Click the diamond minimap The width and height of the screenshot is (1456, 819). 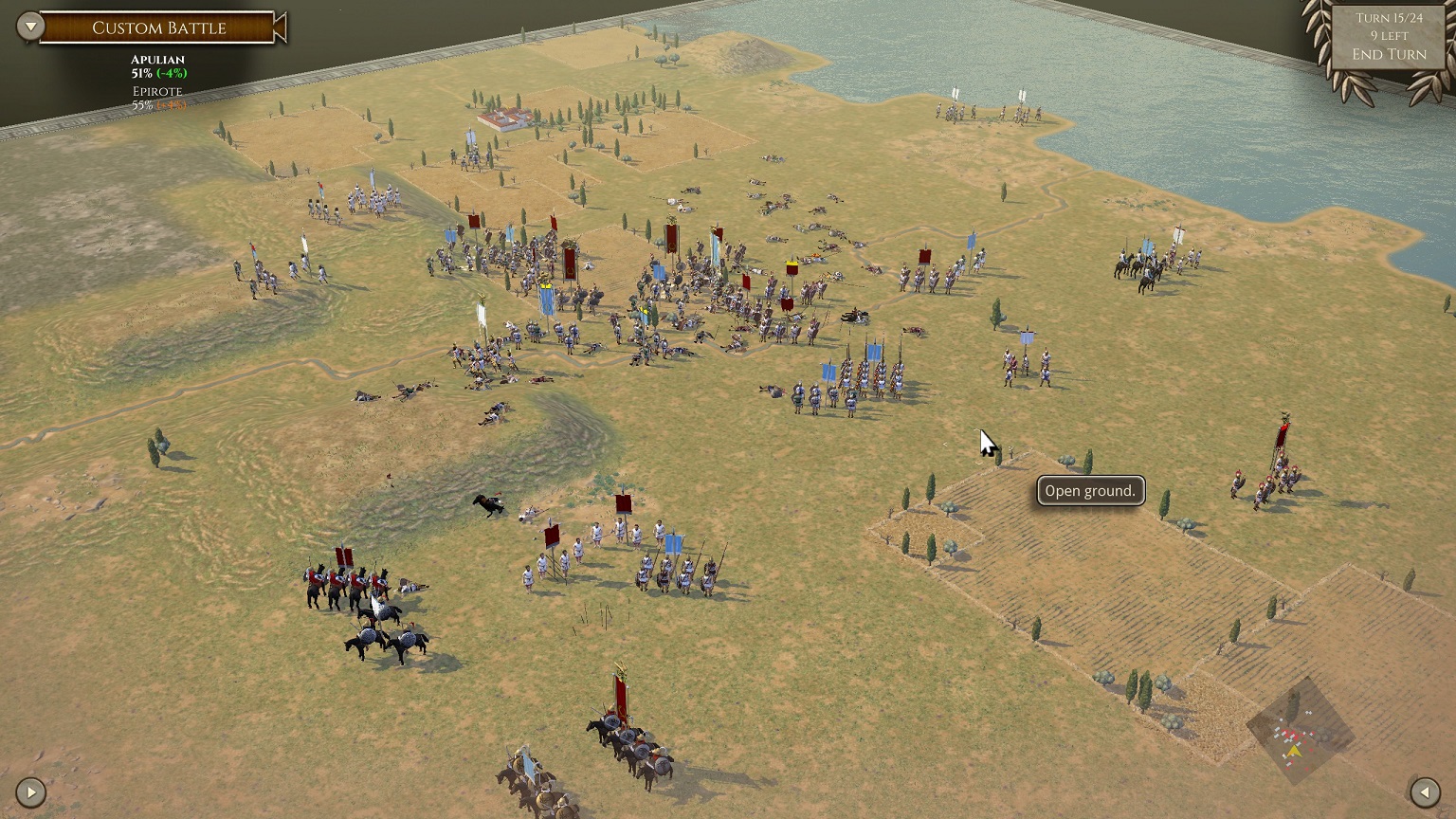tap(1299, 731)
